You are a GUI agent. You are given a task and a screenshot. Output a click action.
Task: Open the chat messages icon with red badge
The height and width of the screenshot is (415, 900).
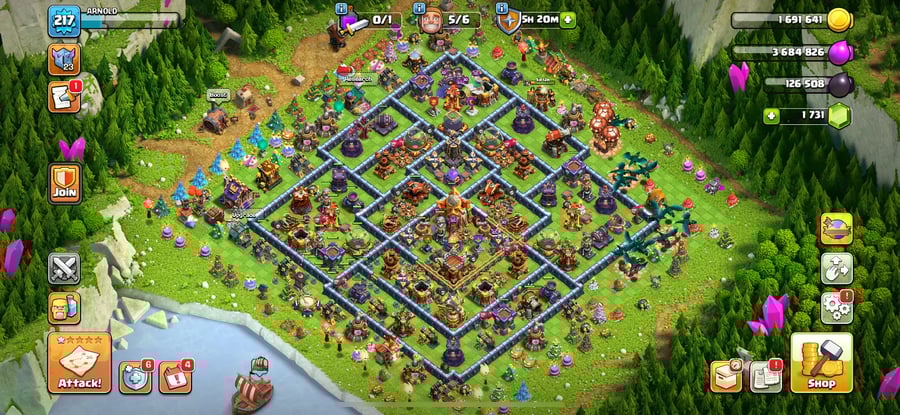point(63,96)
